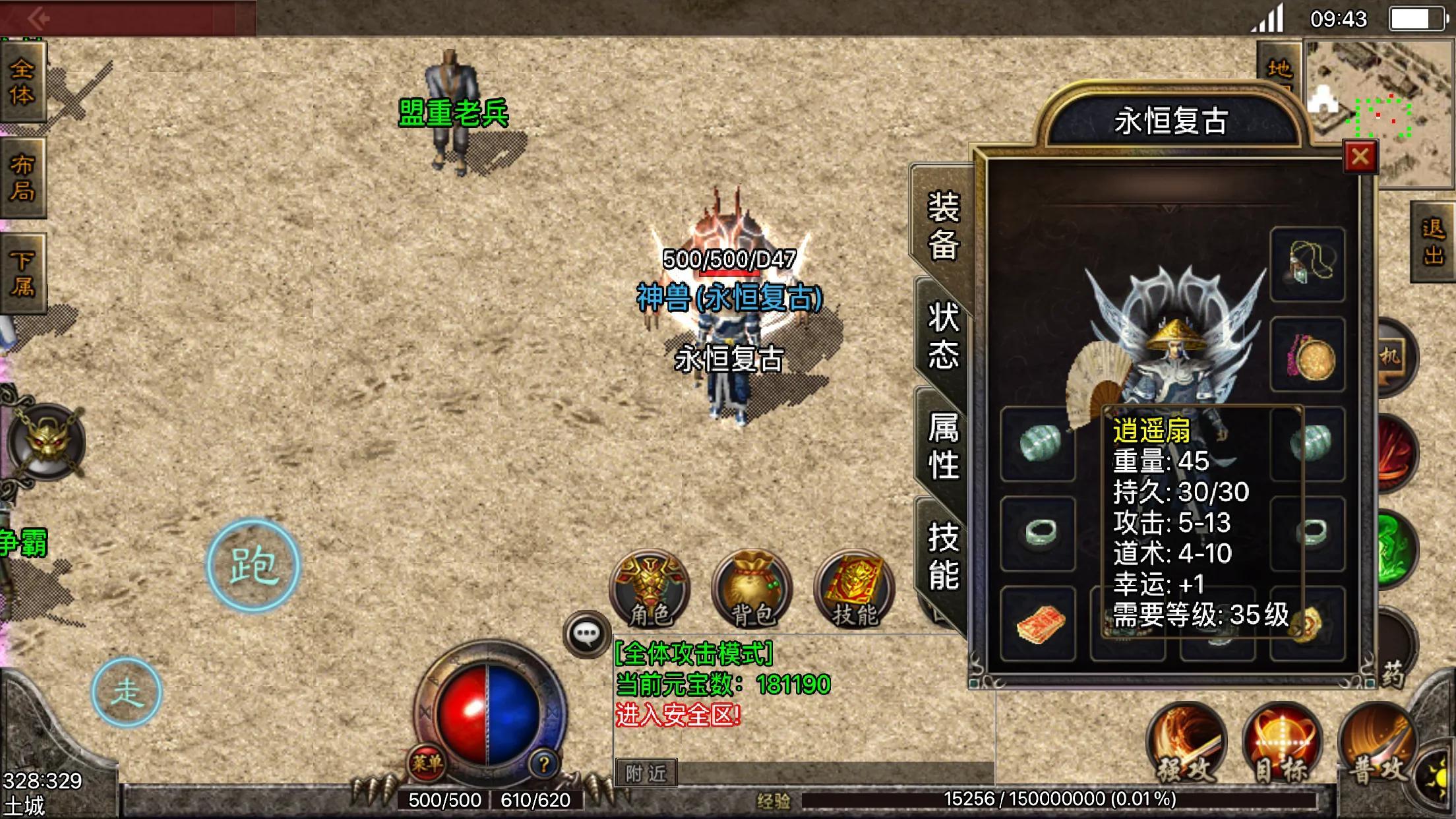
Task: Tap the 走 walk button
Action: click(x=126, y=692)
